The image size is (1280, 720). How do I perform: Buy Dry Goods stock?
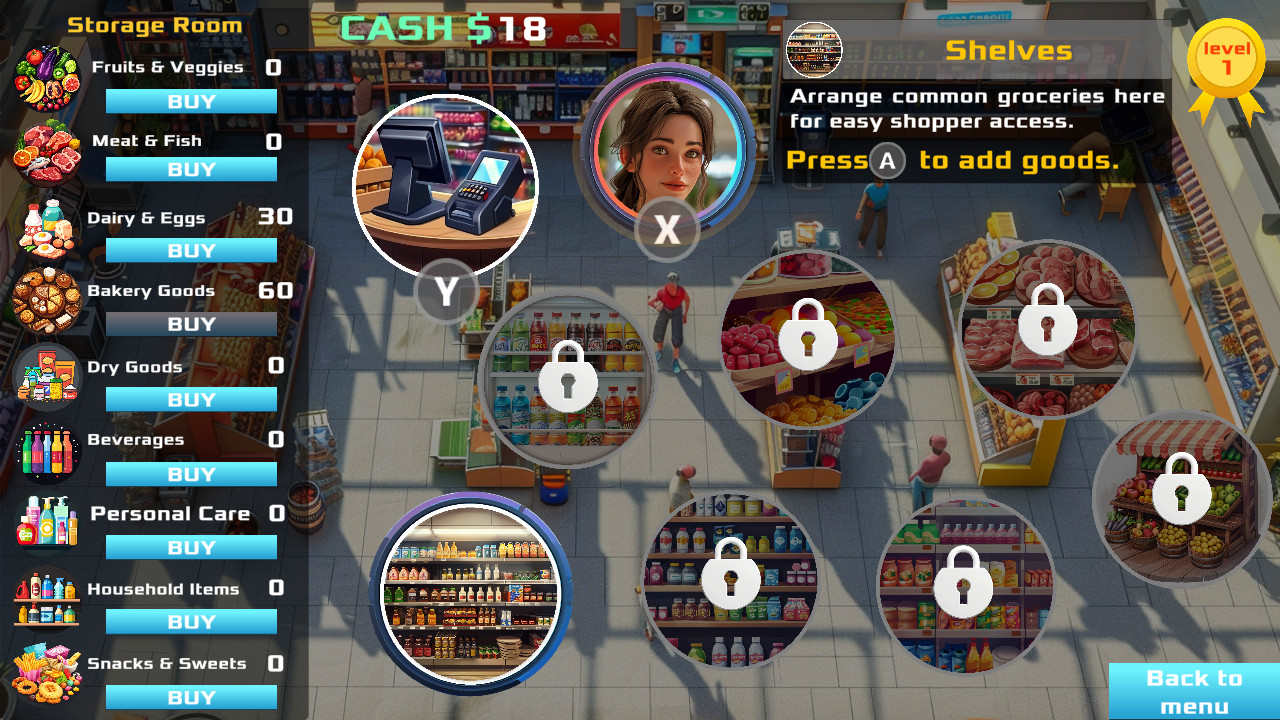click(190, 399)
